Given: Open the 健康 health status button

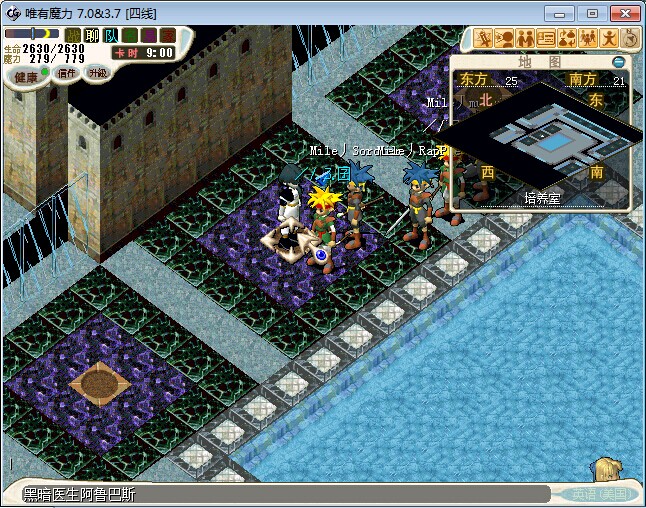Looking at the screenshot, I should [26, 77].
